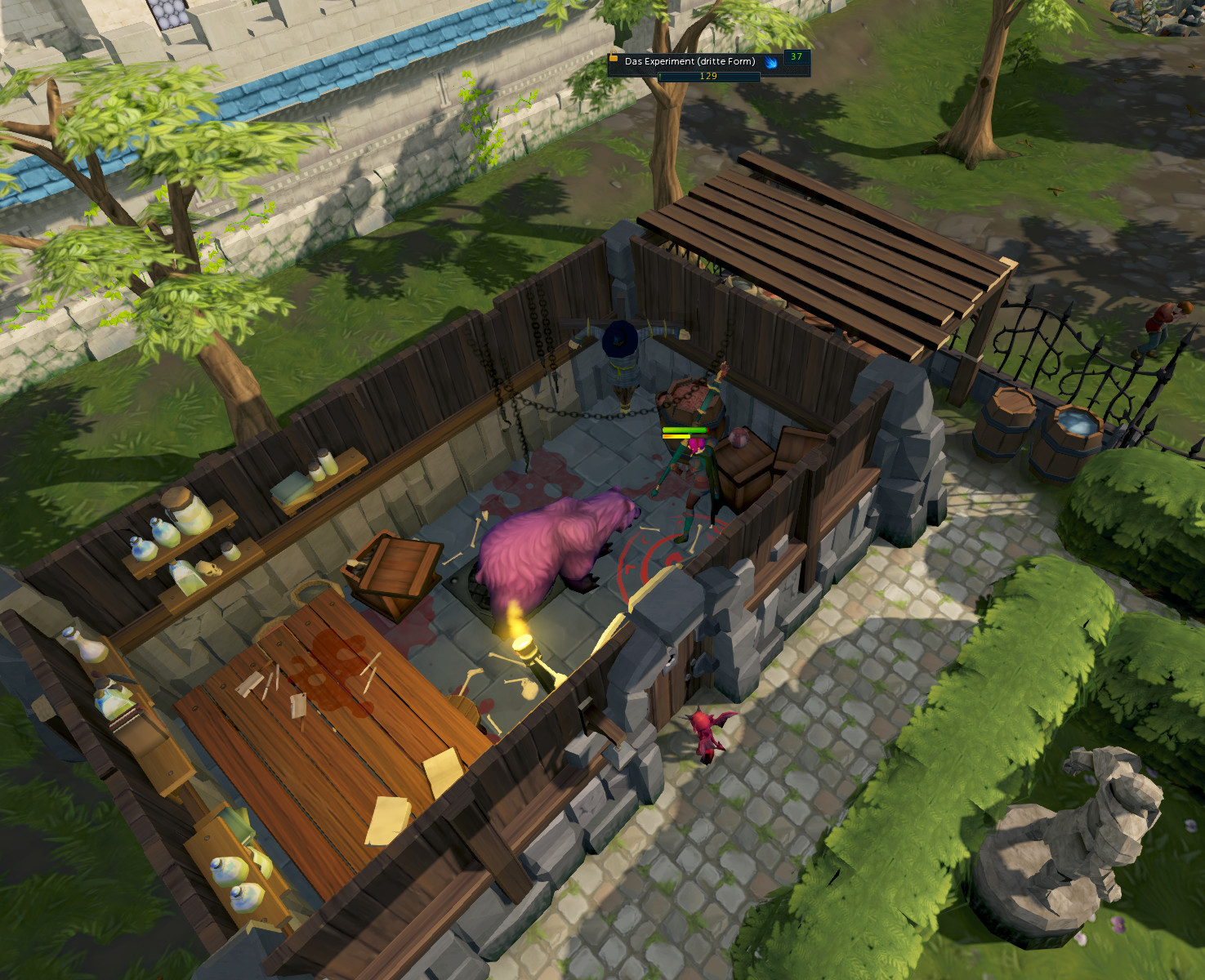The image size is (1205, 980).
Task: Click the blue magic weakness icon
Action: tap(770, 62)
